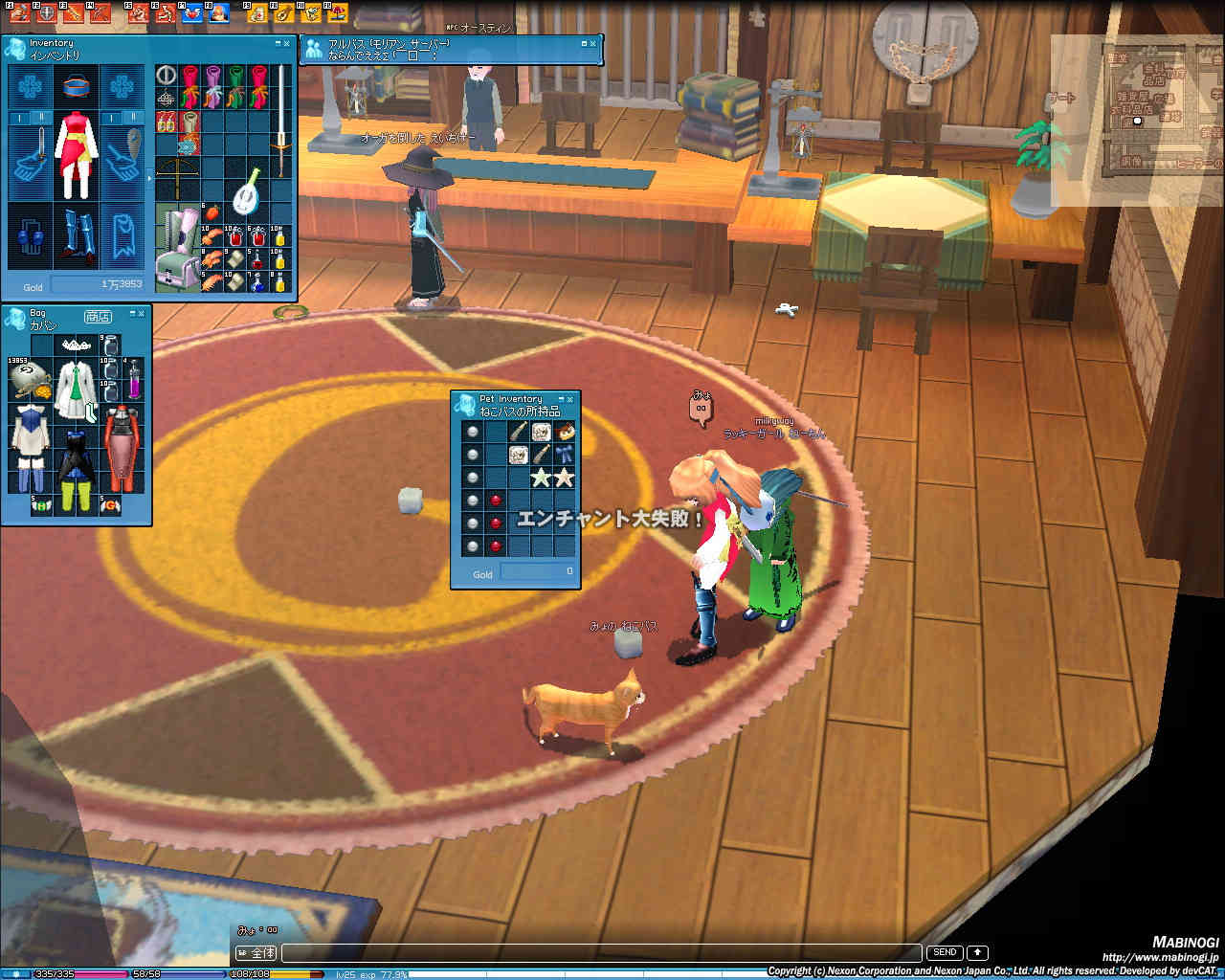The width and height of the screenshot is (1225, 980).
Task: Close the アルバス chat message window
Action: [593, 43]
